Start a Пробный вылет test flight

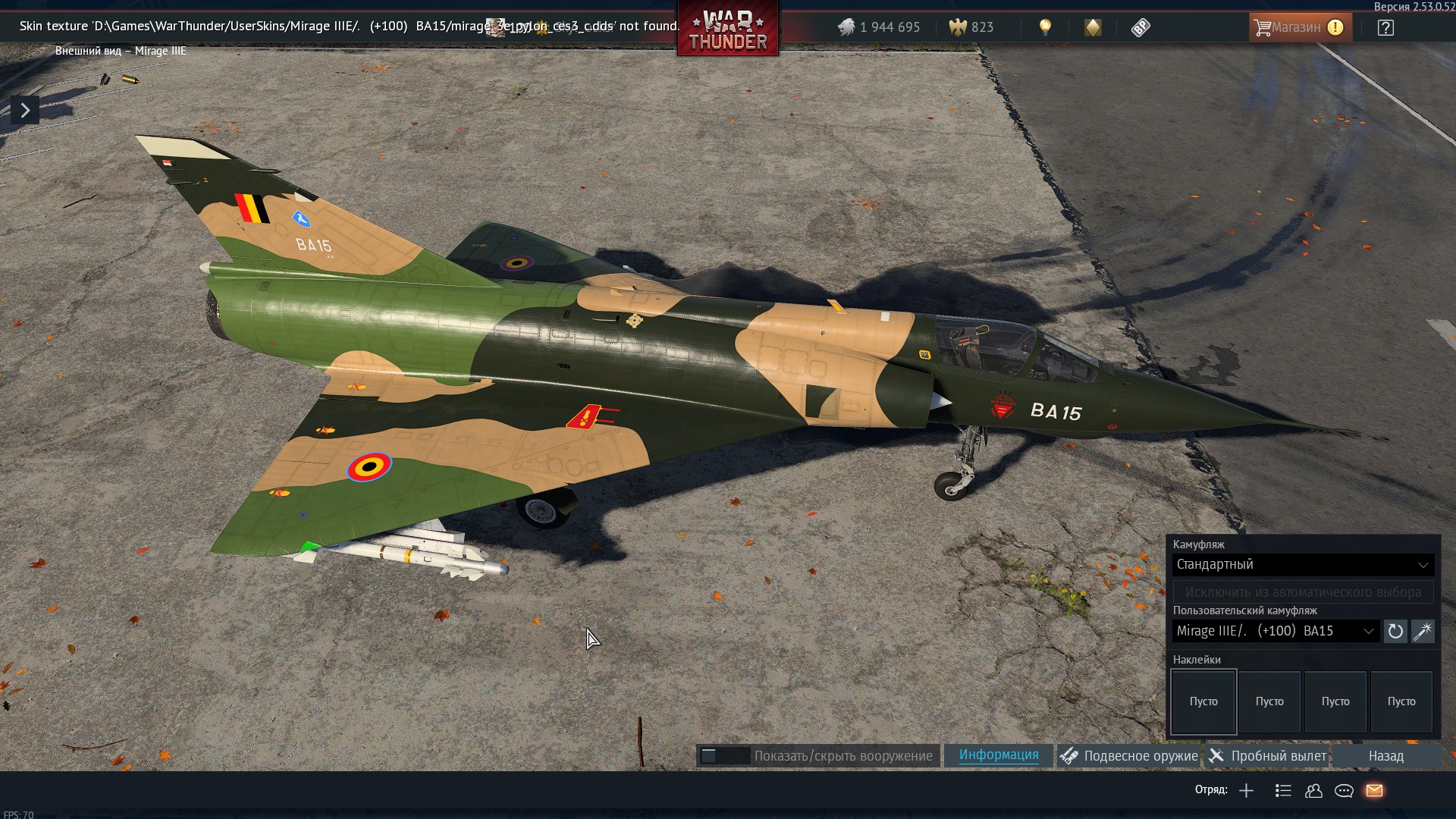click(1268, 756)
